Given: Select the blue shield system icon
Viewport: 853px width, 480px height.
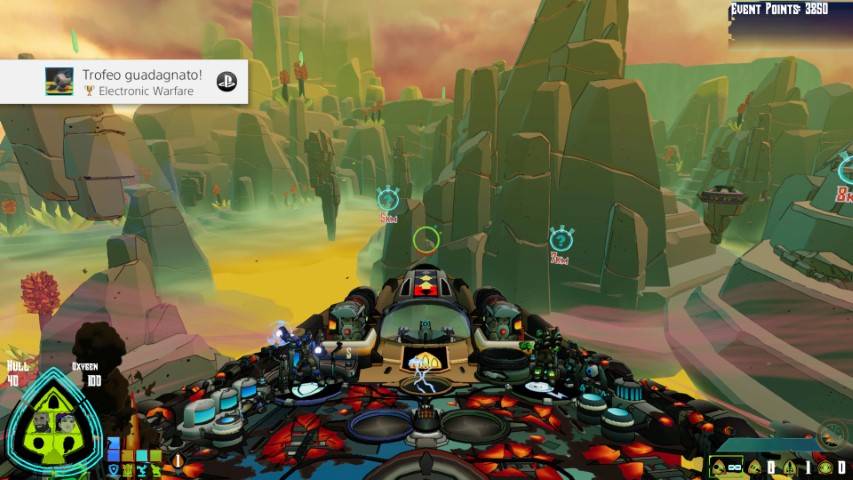Looking at the screenshot, I should pos(113,468).
